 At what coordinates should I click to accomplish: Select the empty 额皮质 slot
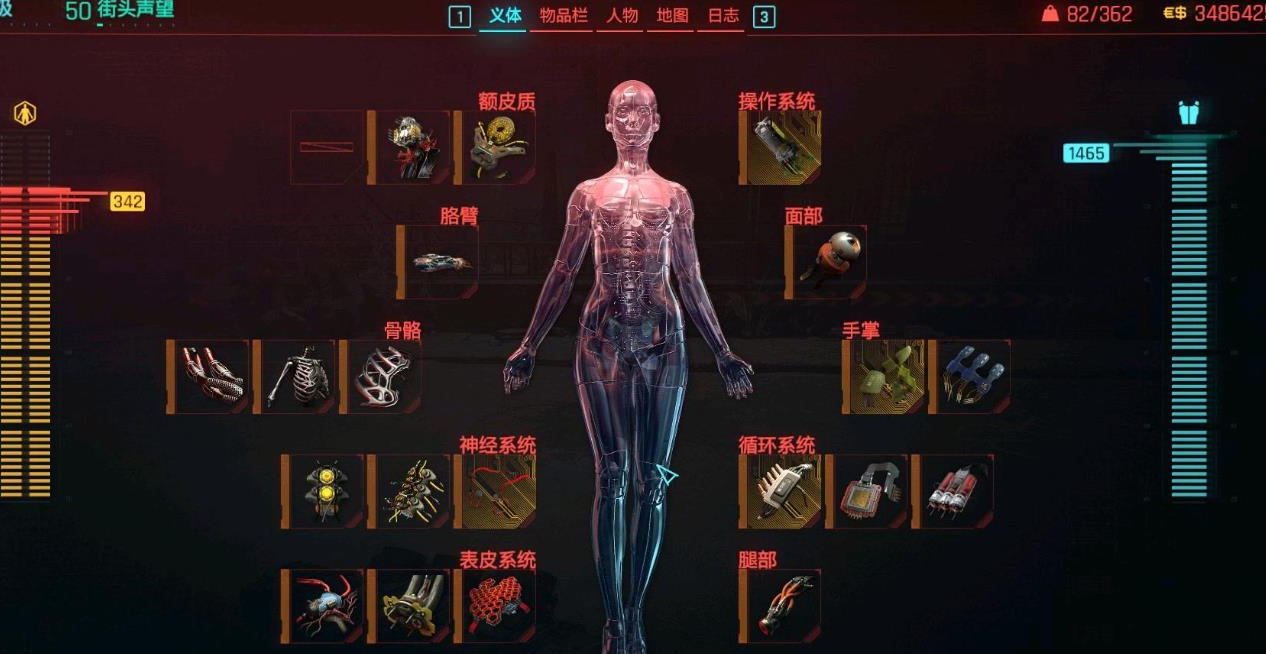click(327, 148)
